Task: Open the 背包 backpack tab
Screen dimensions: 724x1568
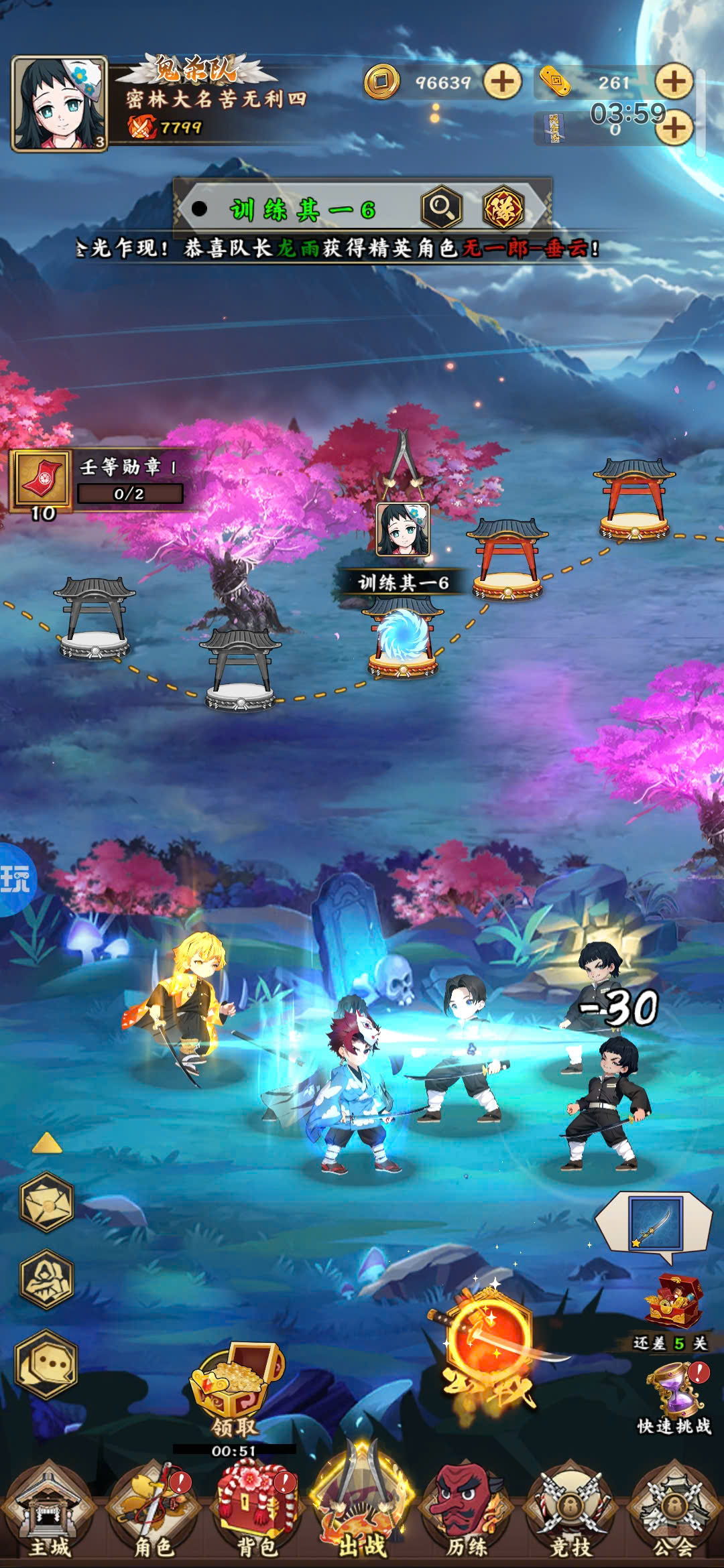Action: (257, 1514)
